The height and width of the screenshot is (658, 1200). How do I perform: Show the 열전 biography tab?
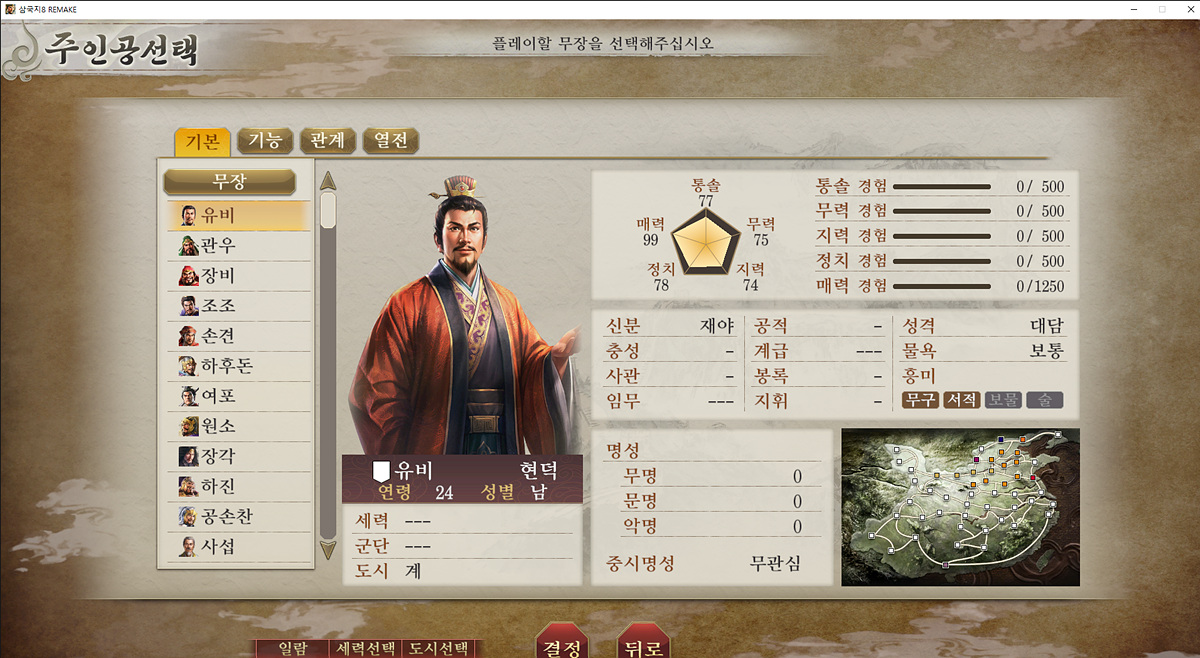[390, 141]
